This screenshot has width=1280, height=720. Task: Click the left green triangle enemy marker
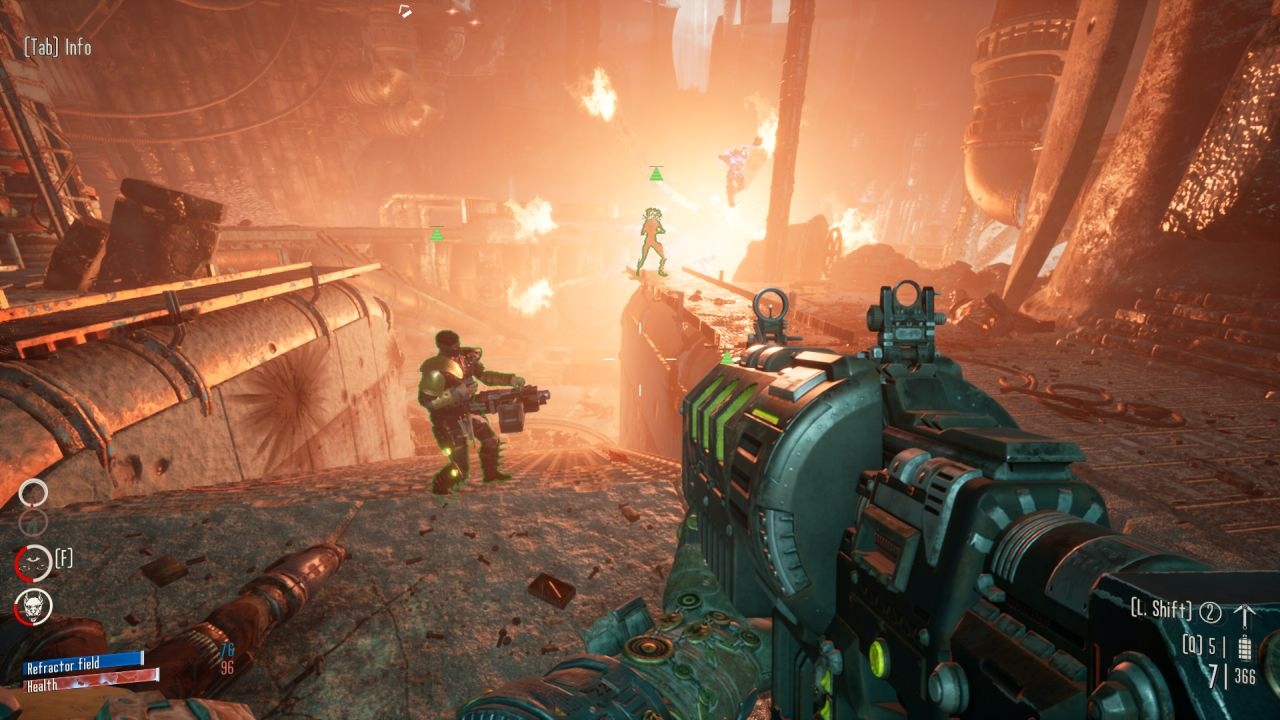(435, 234)
